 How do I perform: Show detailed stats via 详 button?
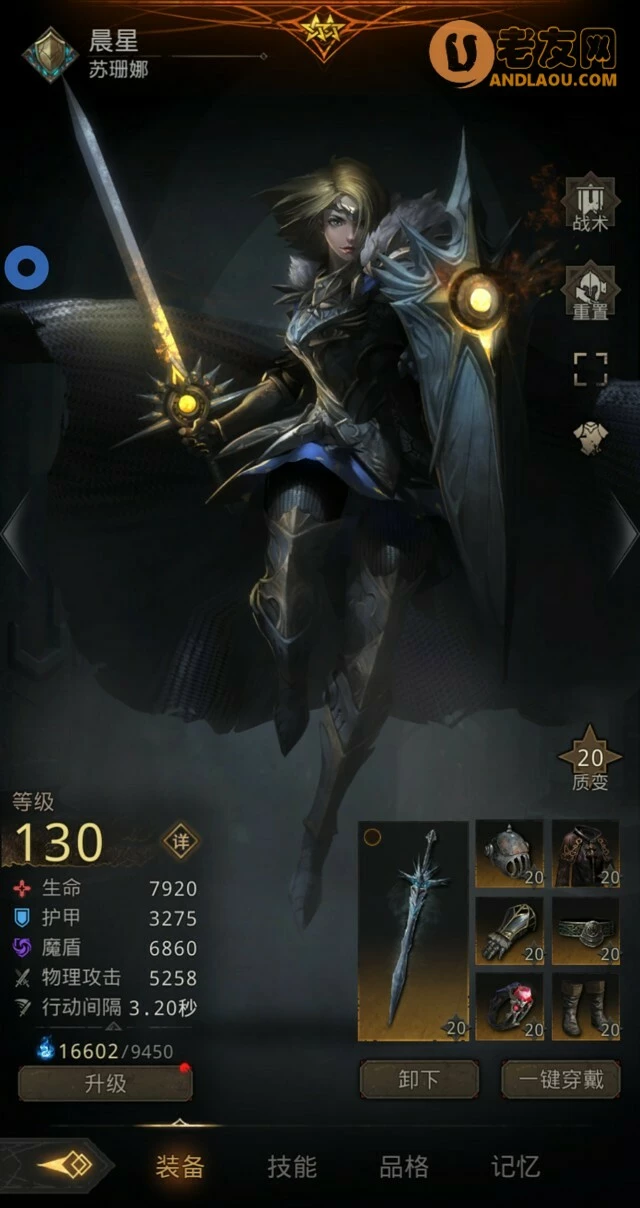[x=181, y=841]
